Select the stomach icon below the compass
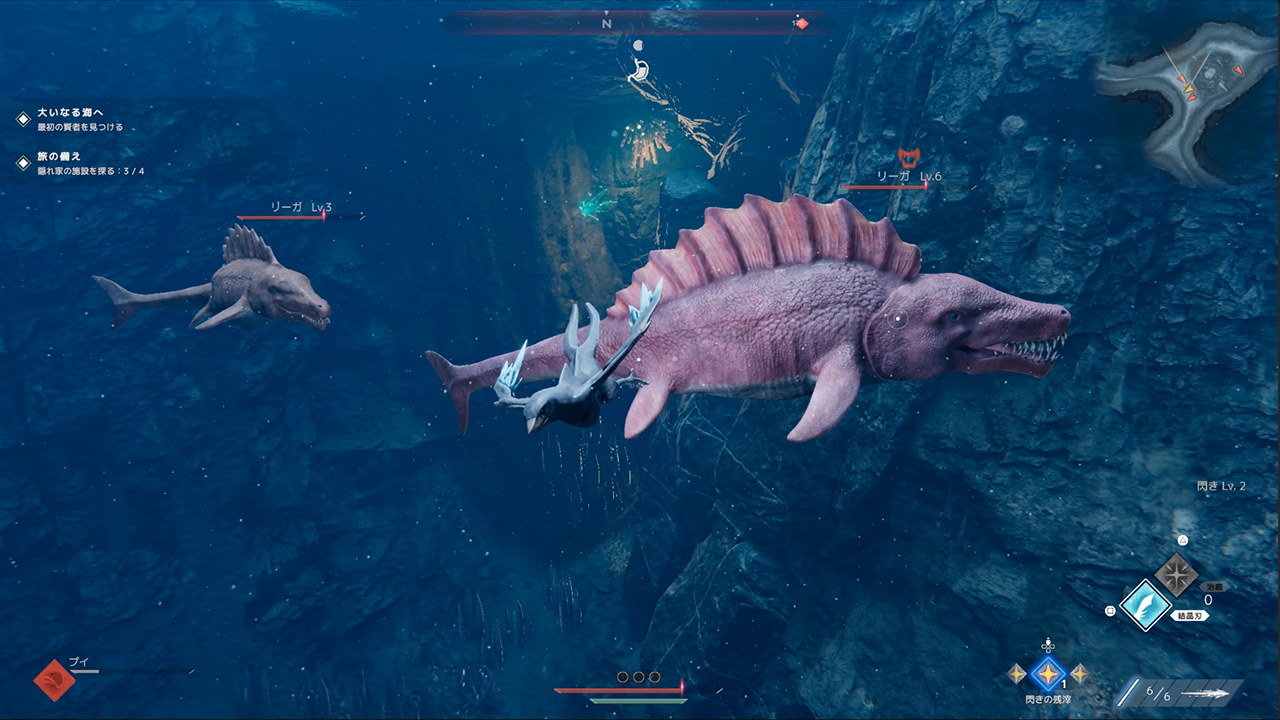Image resolution: width=1280 pixels, height=720 pixels. [639, 70]
